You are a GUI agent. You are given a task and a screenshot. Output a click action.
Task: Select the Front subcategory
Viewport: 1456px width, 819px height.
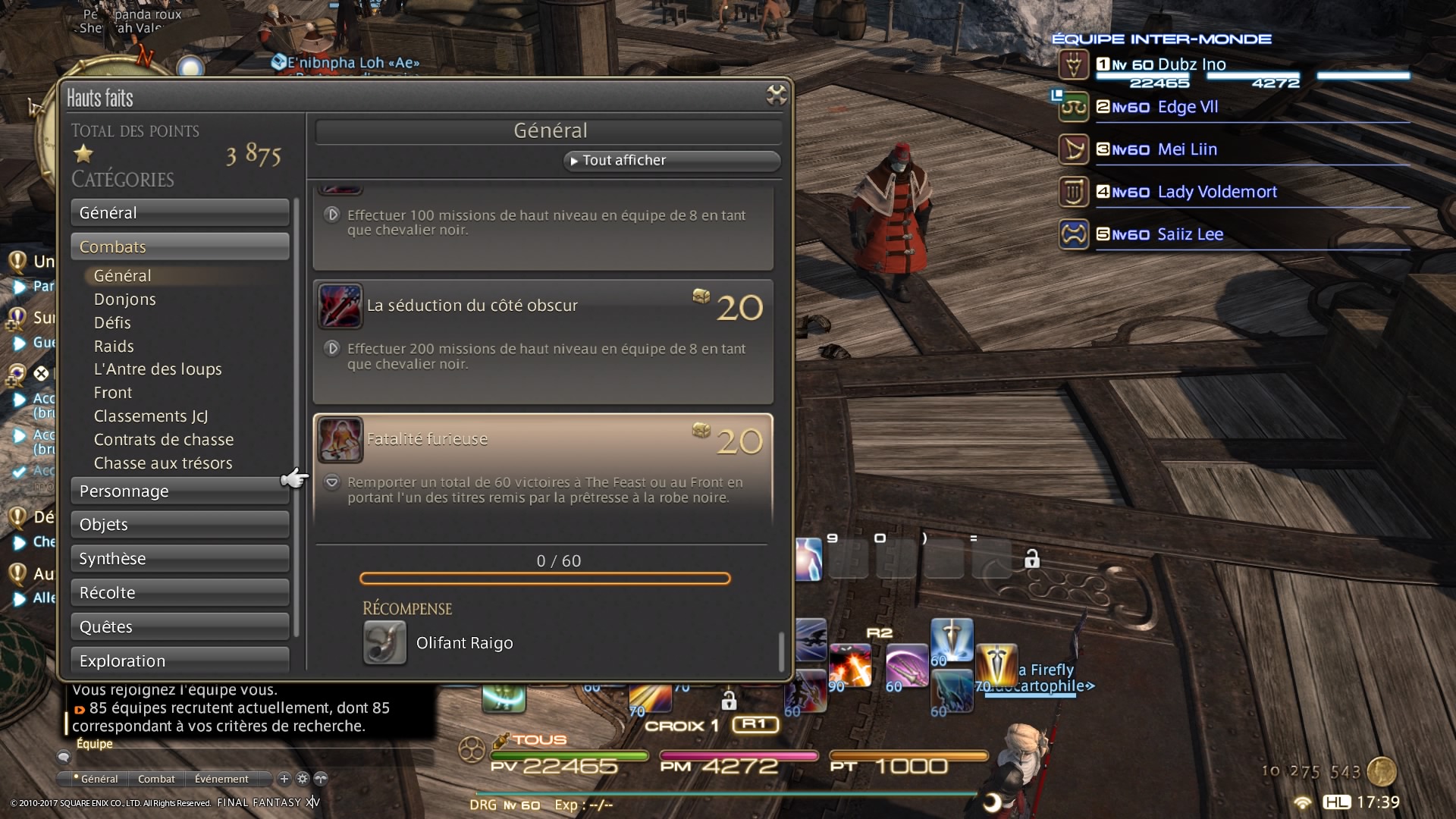(x=113, y=393)
